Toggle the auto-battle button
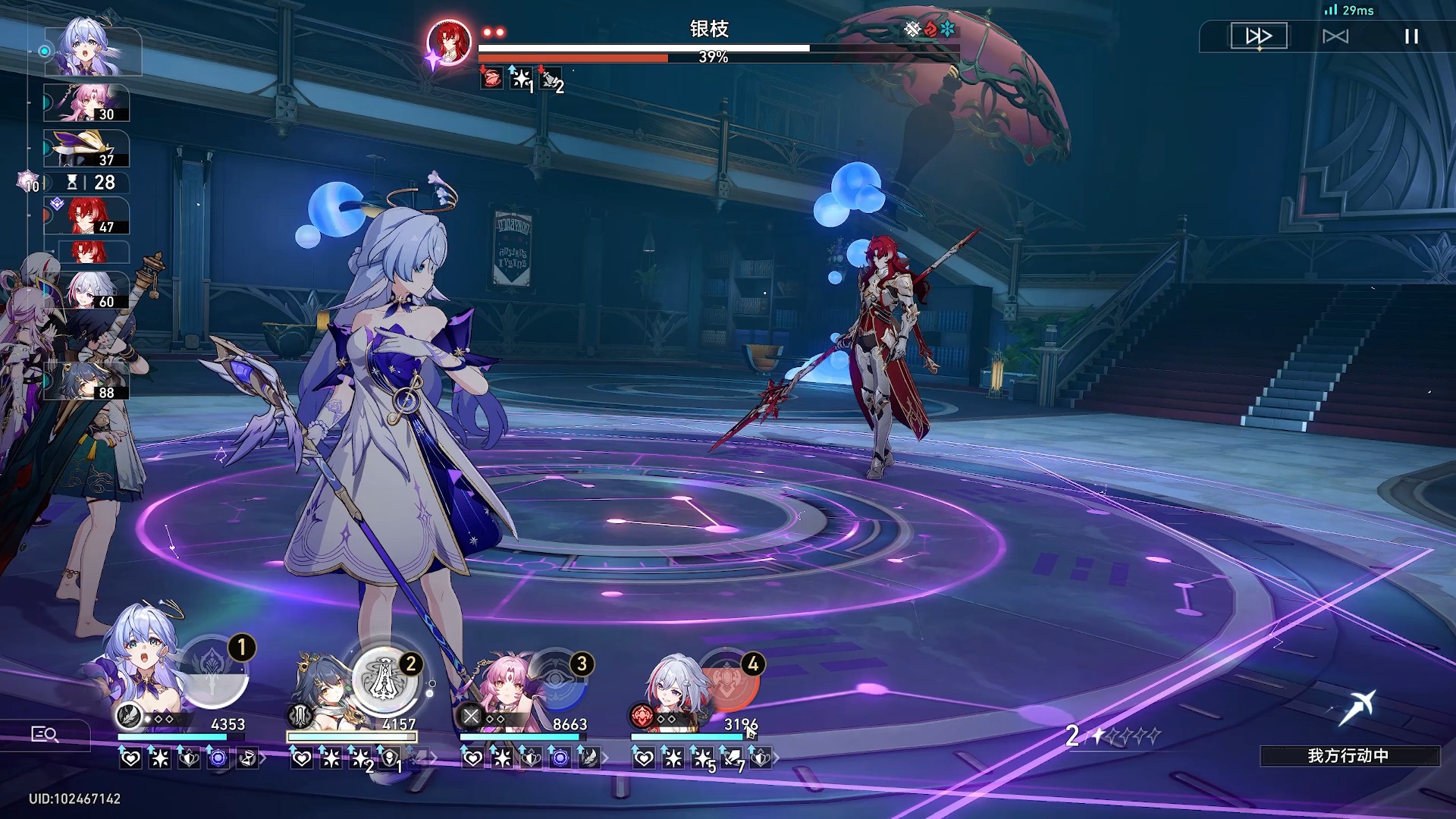This screenshot has width=1456, height=819. (1335, 36)
